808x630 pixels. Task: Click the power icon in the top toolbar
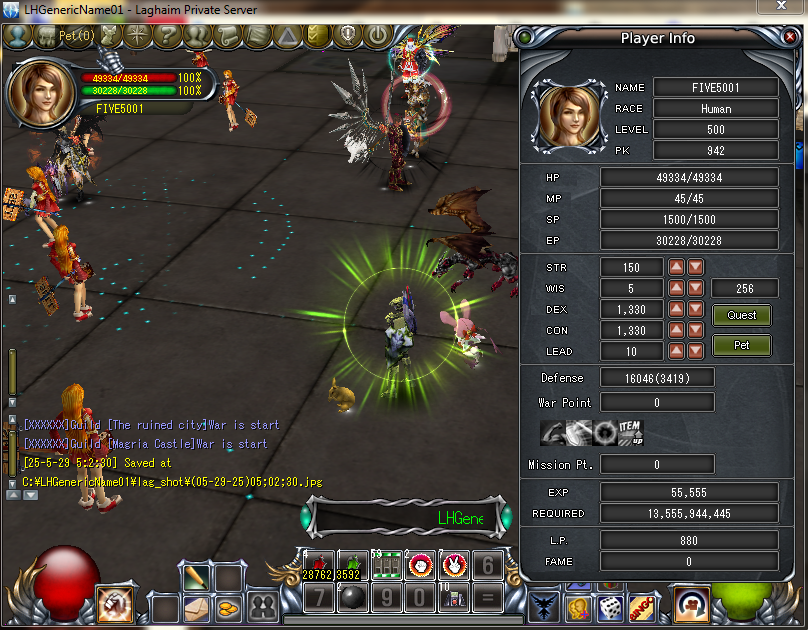pyautogui.click(x=377, y=36)
